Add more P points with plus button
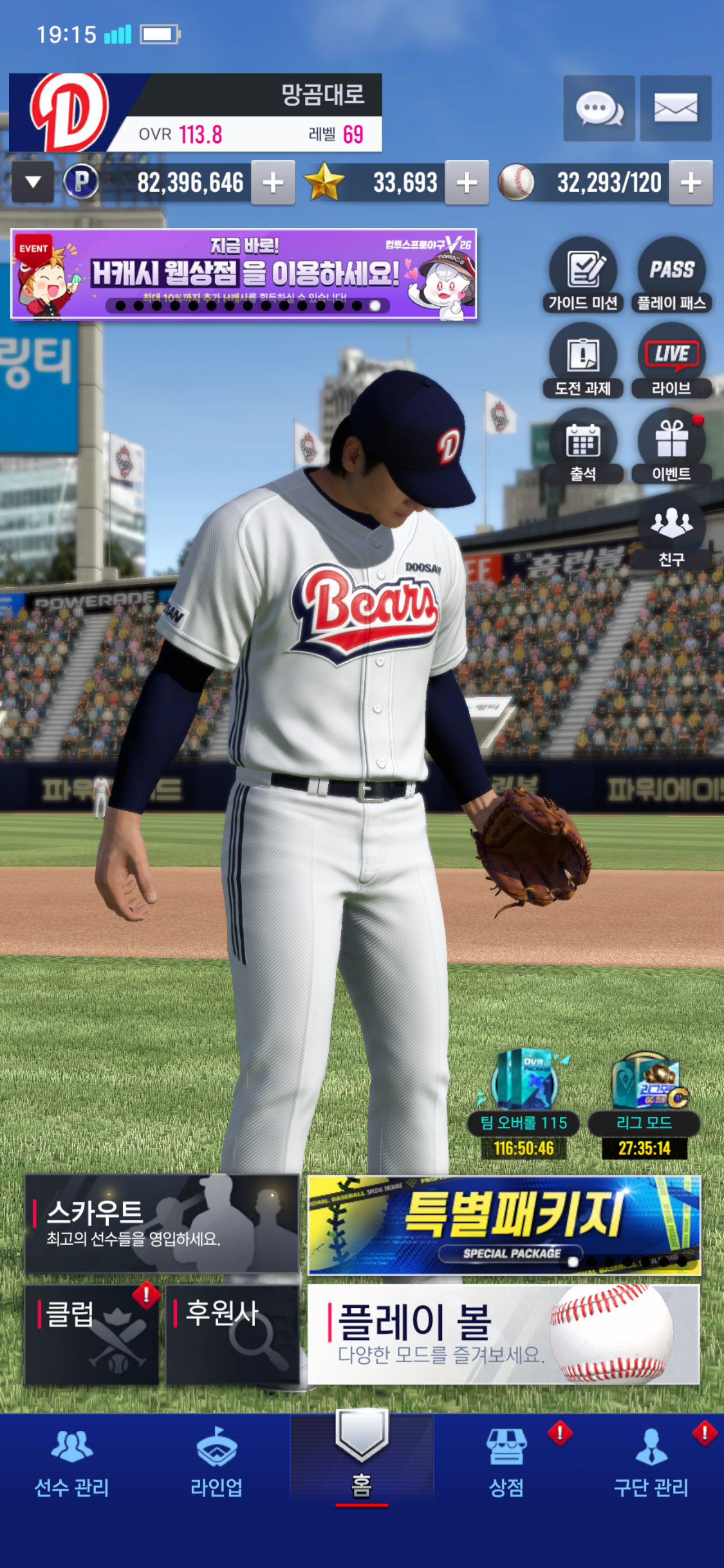 (x=273, y=183)
